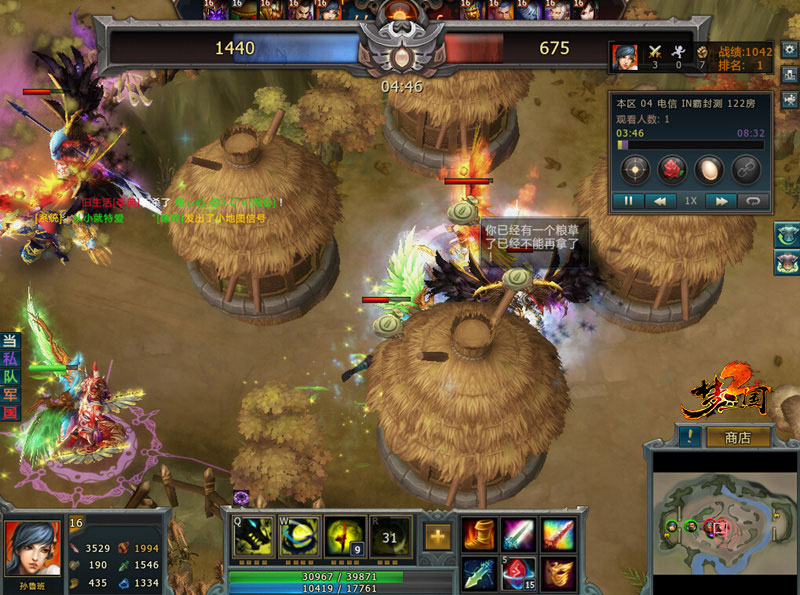Screen dimensions: 800x595
Task: Click the exclamation alert button
Action: (x=689, y=437)
